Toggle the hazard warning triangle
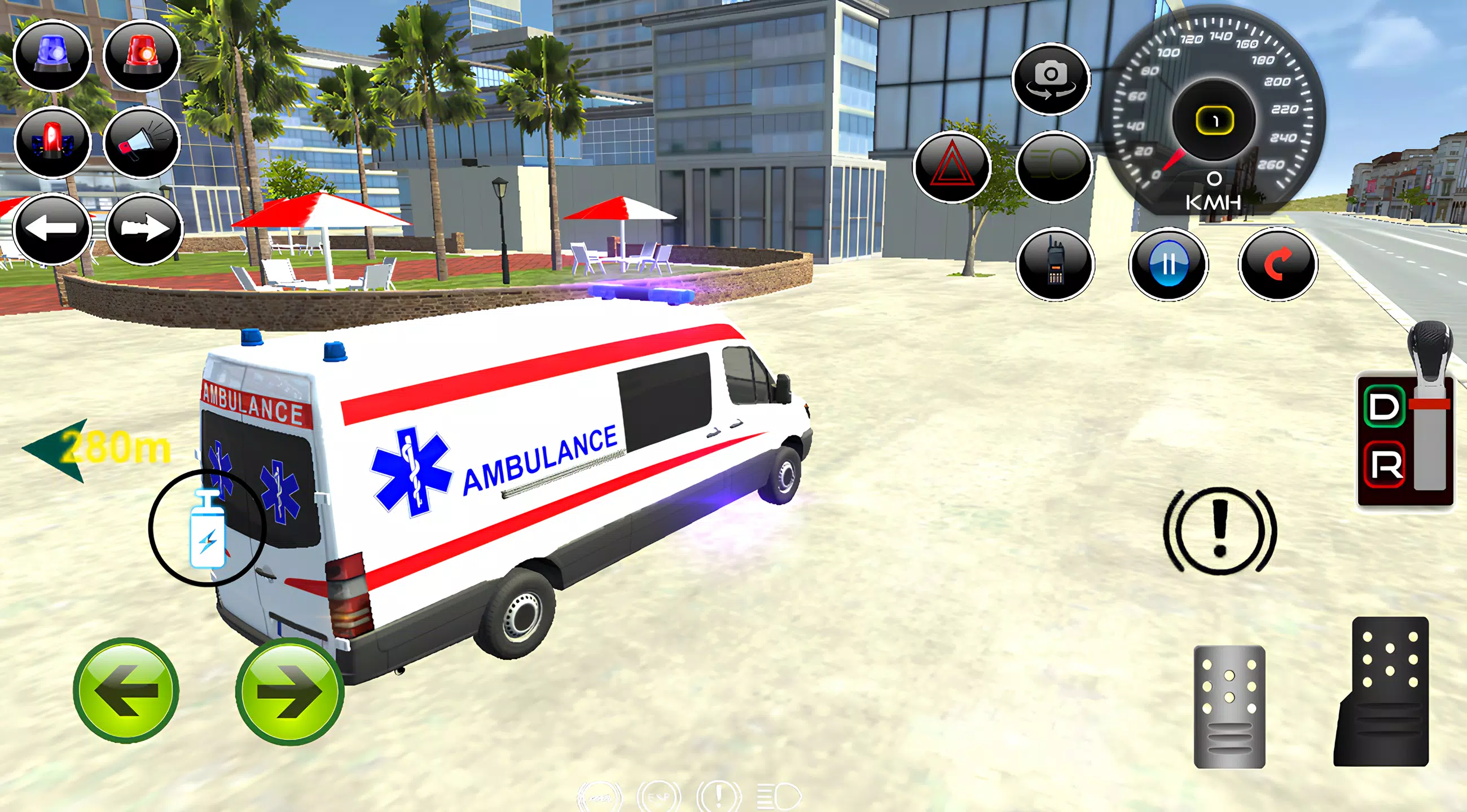Screen dimensions: 1467x812 click(952, 167)
